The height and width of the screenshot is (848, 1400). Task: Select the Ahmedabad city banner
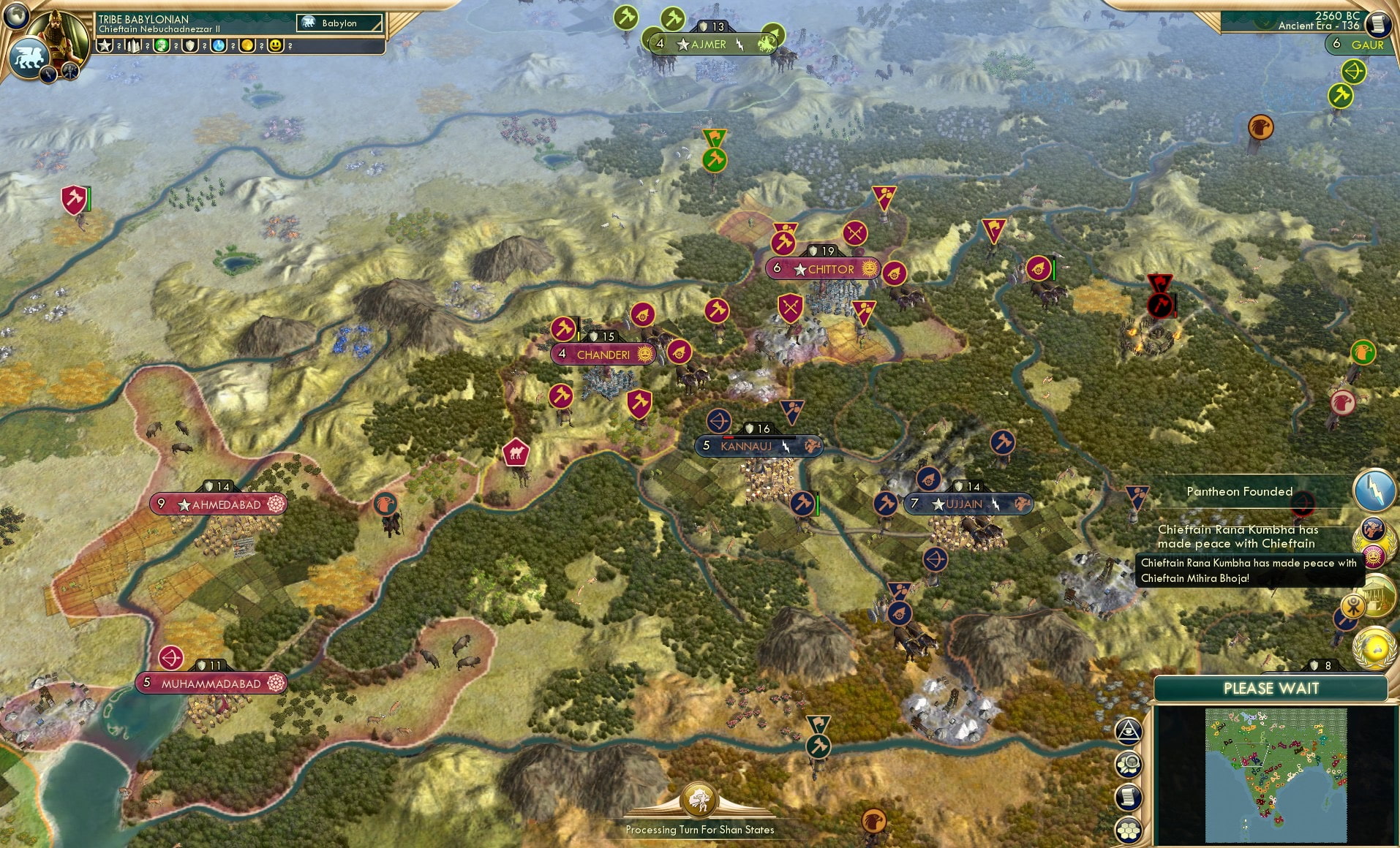(x=217, y=504)
